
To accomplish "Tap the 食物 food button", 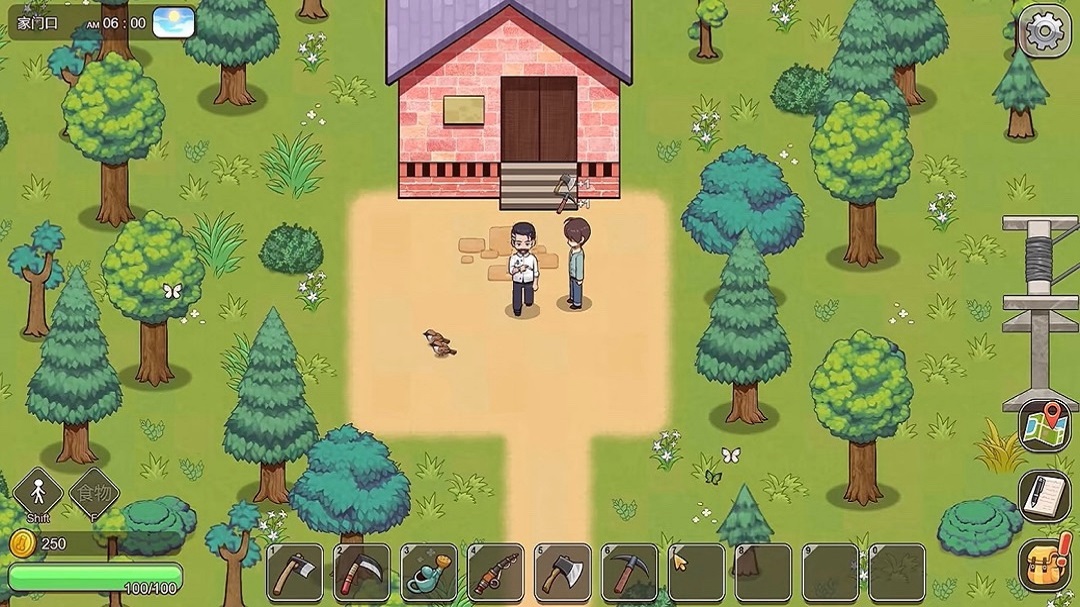I will click(94, 493).
